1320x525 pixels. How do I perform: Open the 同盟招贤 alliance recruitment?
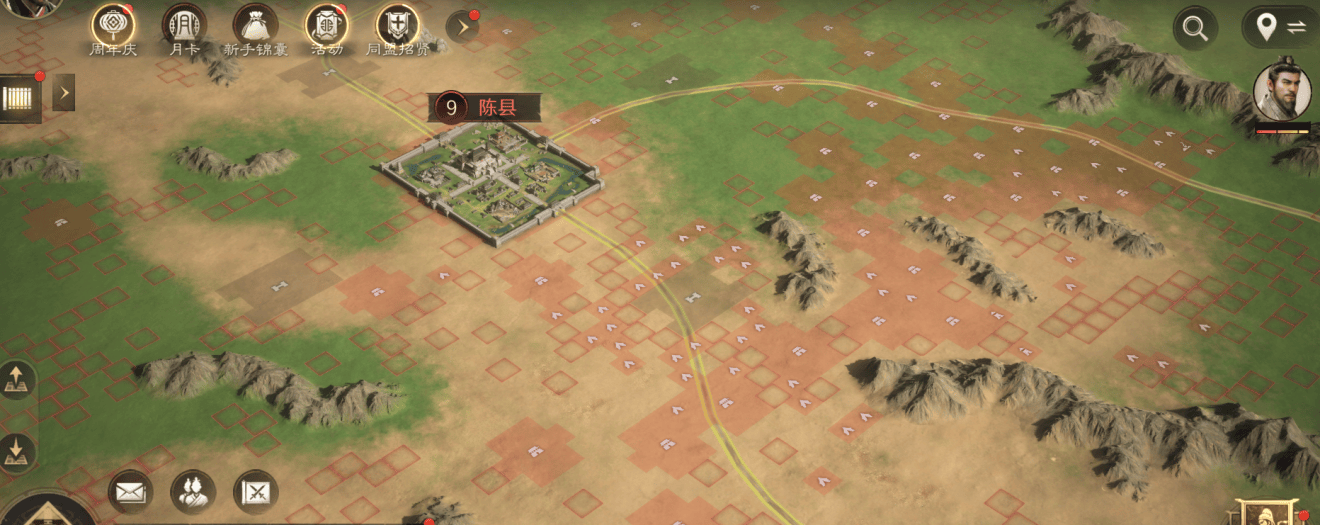(x=398, y=24)
